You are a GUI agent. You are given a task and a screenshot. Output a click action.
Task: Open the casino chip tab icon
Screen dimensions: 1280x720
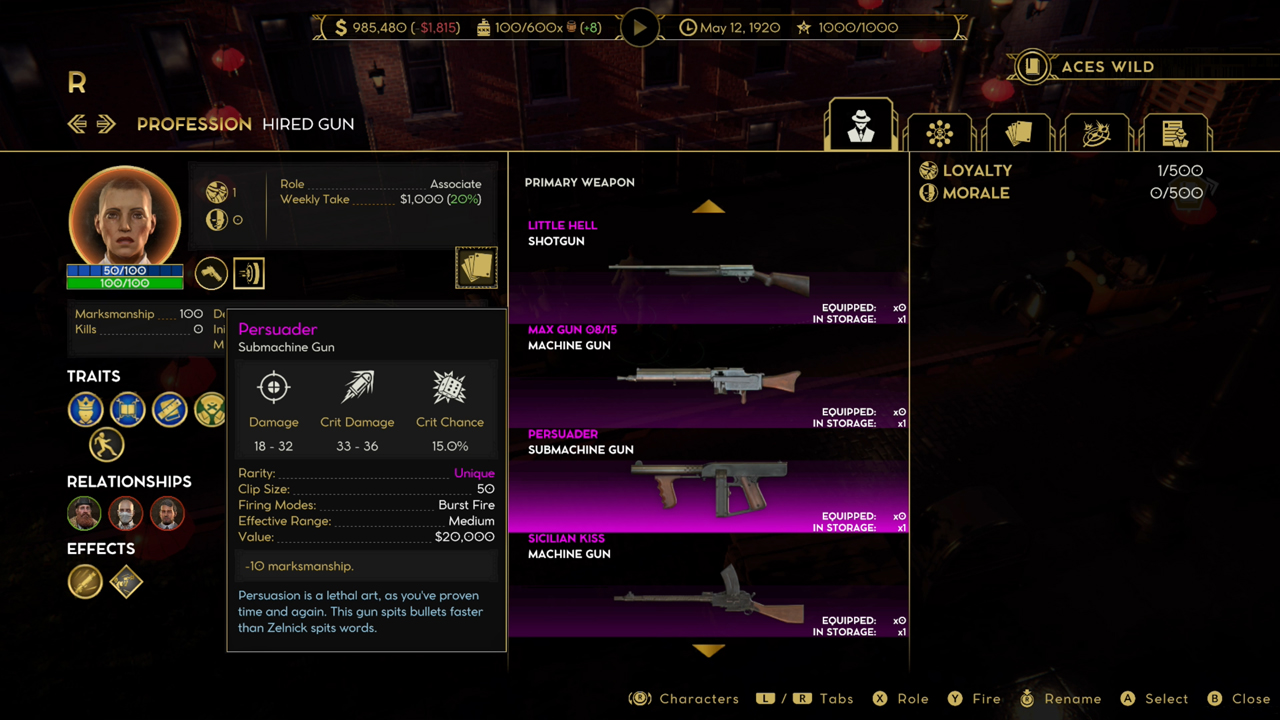[x=939, y=131]
